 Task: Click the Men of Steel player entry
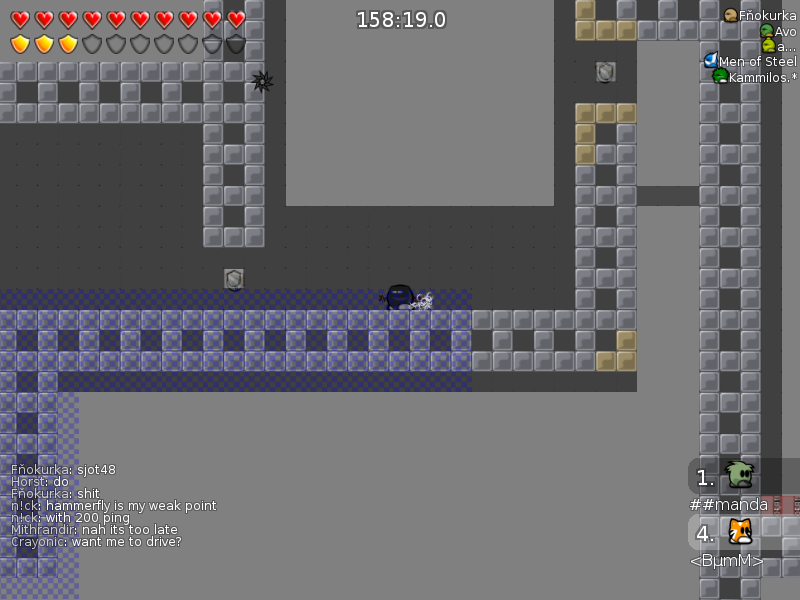pyautogui.click(x=751, y=61)
